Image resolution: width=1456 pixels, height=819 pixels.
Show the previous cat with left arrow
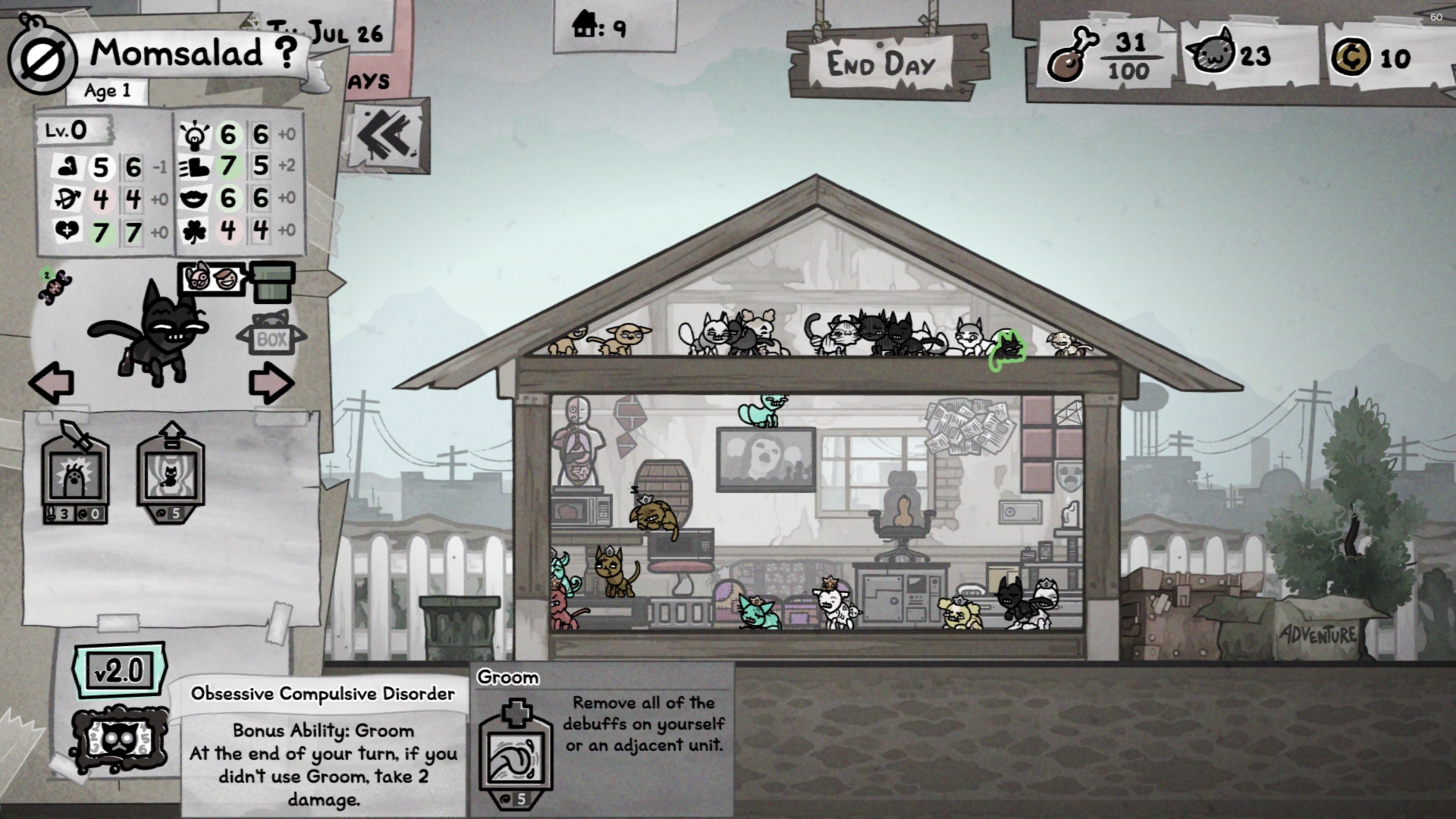52,383
